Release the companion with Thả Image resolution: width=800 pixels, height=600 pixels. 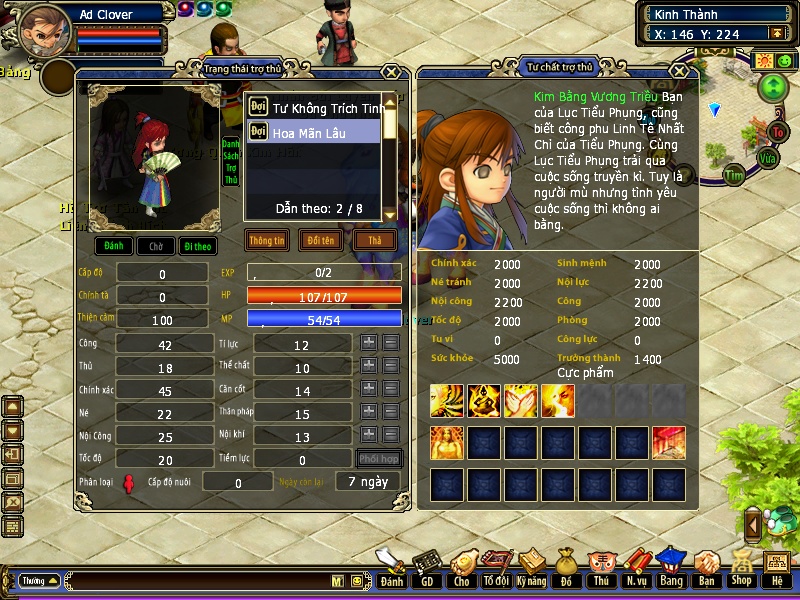(x=375, y=241)
